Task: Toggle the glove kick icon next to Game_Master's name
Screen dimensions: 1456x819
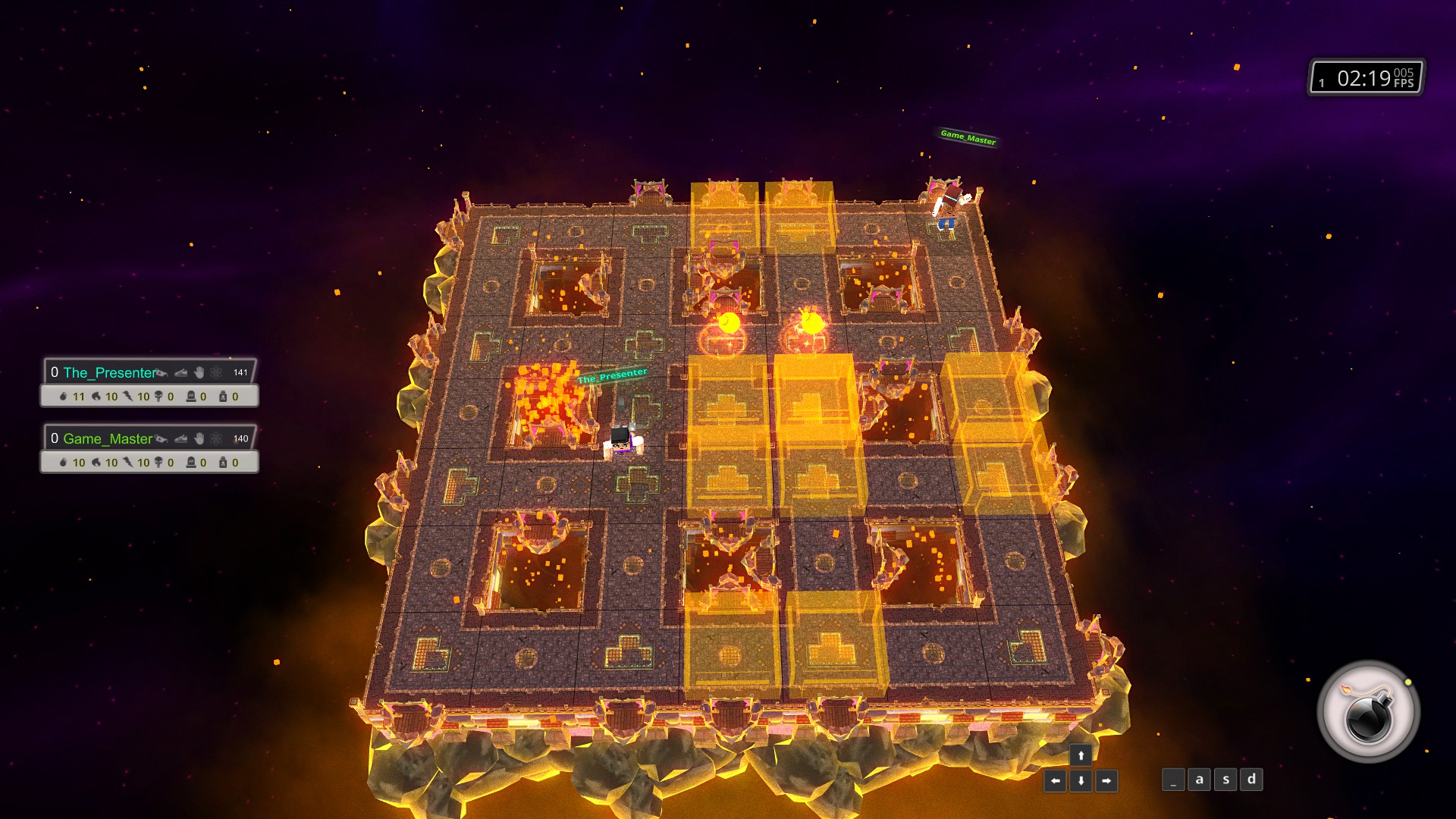Action: click(x=162, y=440)
